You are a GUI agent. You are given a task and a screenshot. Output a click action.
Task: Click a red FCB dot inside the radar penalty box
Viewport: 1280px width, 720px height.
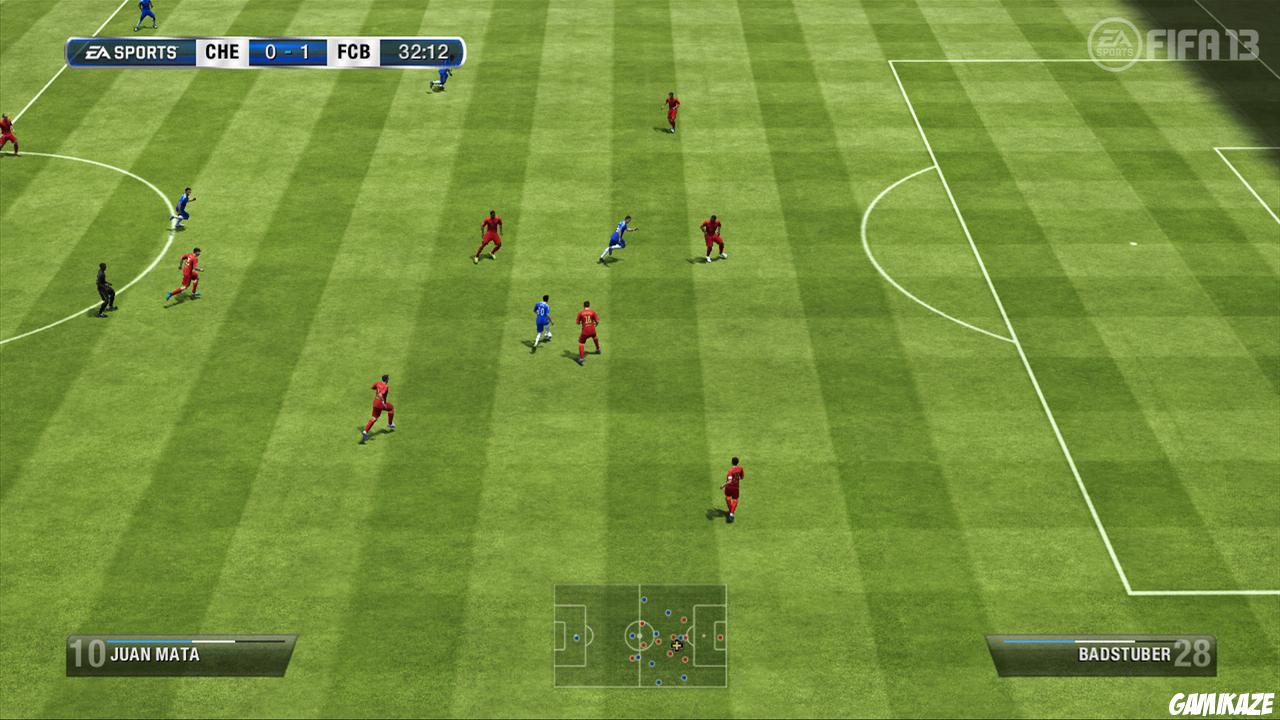click(720, 637)
